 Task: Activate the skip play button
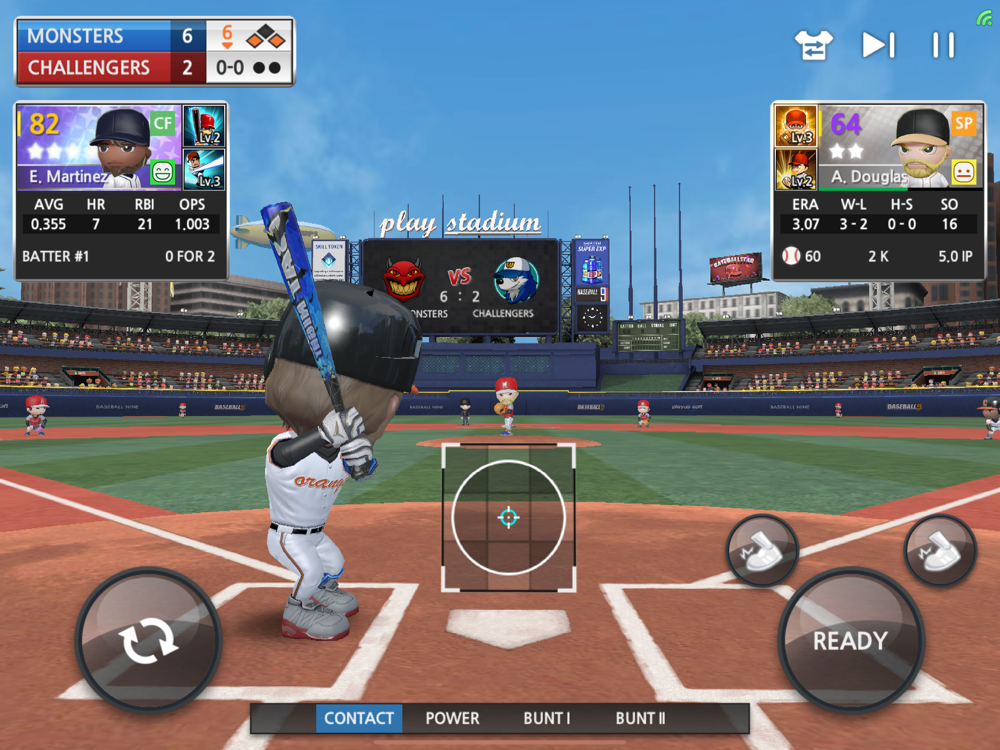878,45
